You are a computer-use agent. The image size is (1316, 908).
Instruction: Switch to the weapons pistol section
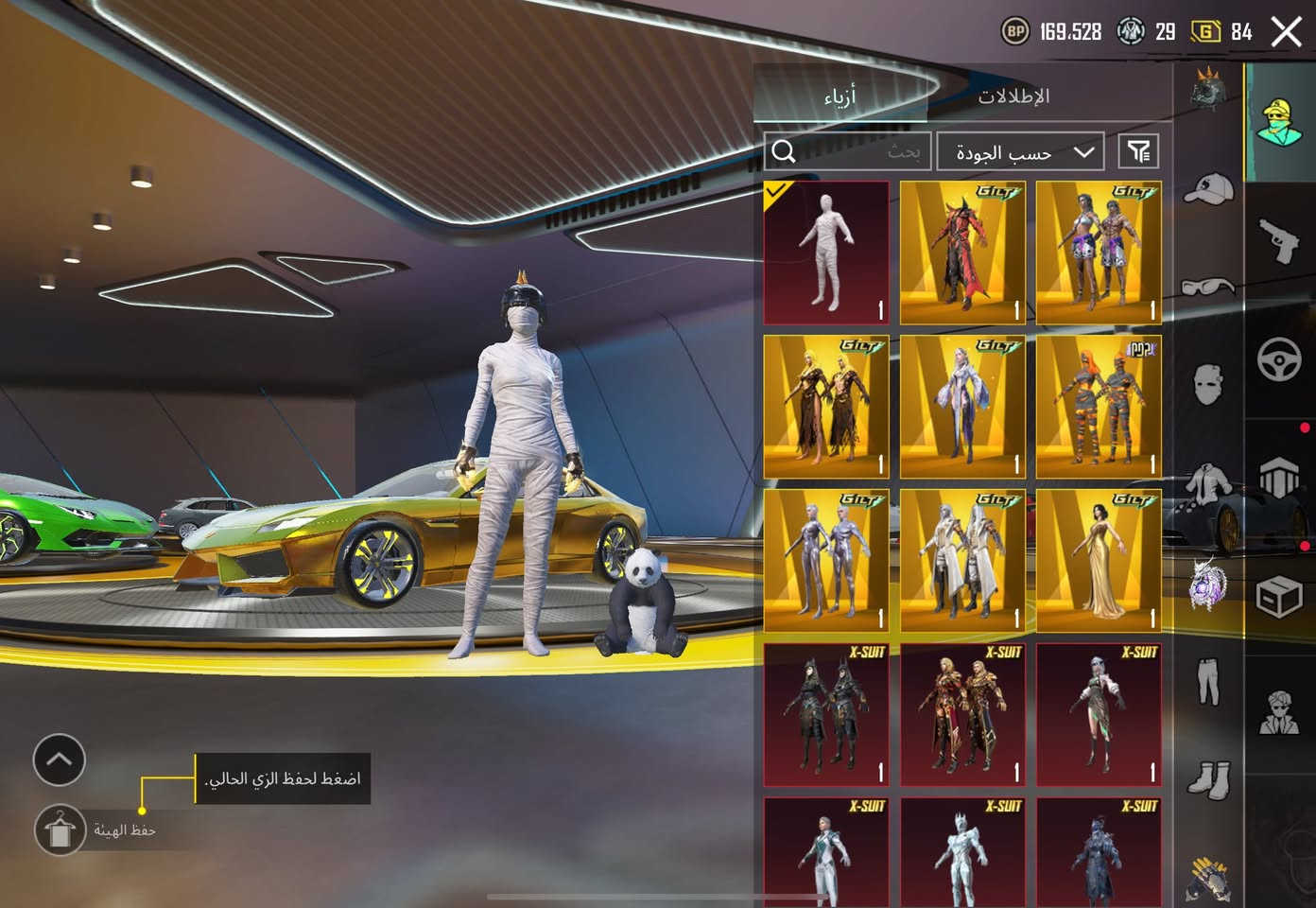point(1280,240)
